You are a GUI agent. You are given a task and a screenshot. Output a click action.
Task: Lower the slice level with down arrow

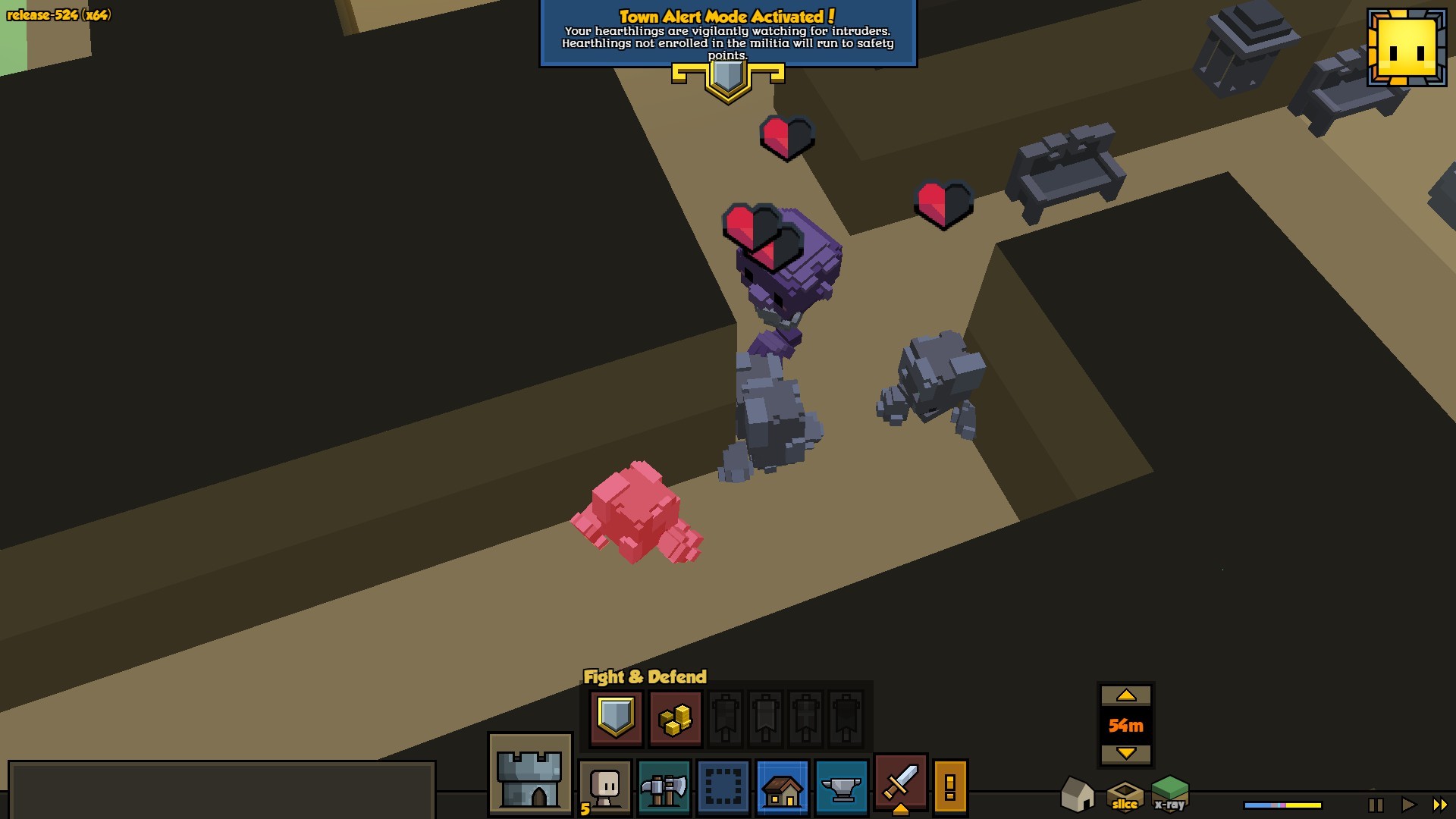pos(1126,754)
